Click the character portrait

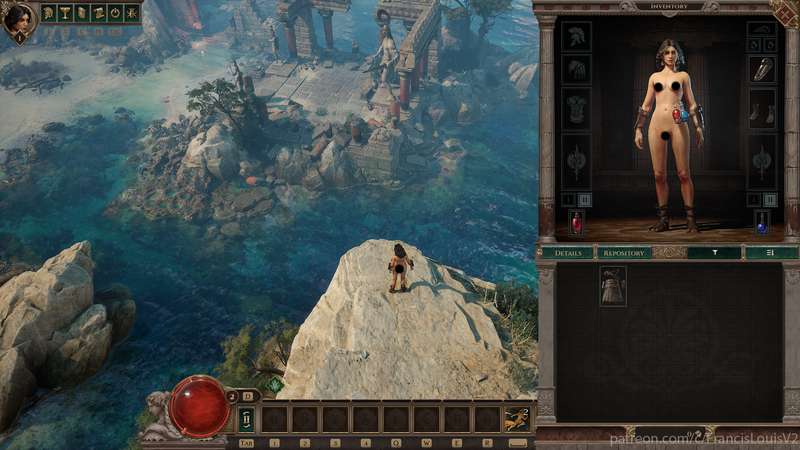click(x=18, y=18)
